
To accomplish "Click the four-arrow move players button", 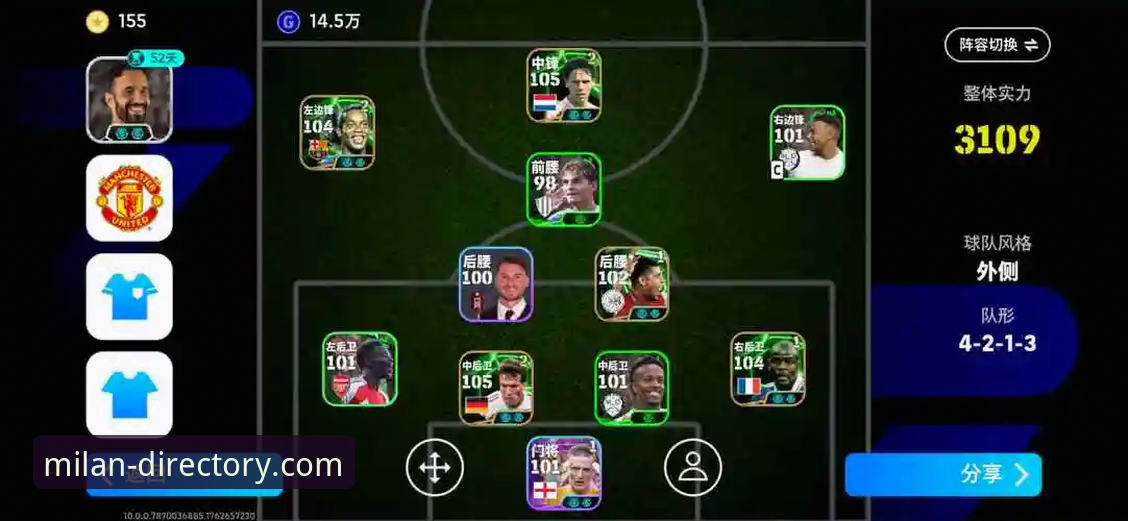I will tap(435, 467).
